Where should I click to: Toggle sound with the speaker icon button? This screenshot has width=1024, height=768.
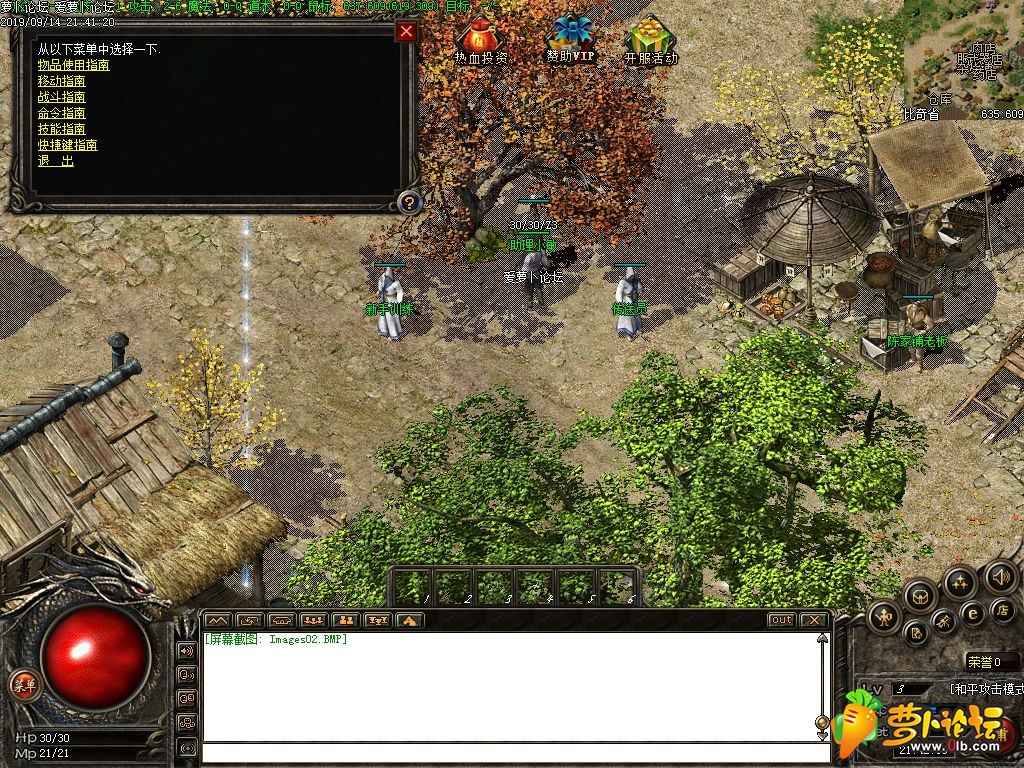click(x=1000, y=576)
